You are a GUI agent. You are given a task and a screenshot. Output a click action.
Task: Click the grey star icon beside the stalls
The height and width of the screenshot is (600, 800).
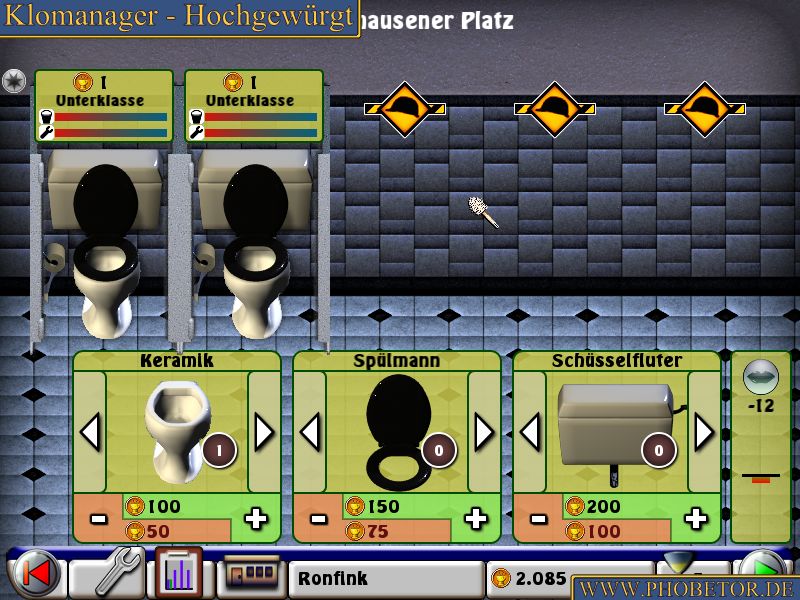pos(14,81)
